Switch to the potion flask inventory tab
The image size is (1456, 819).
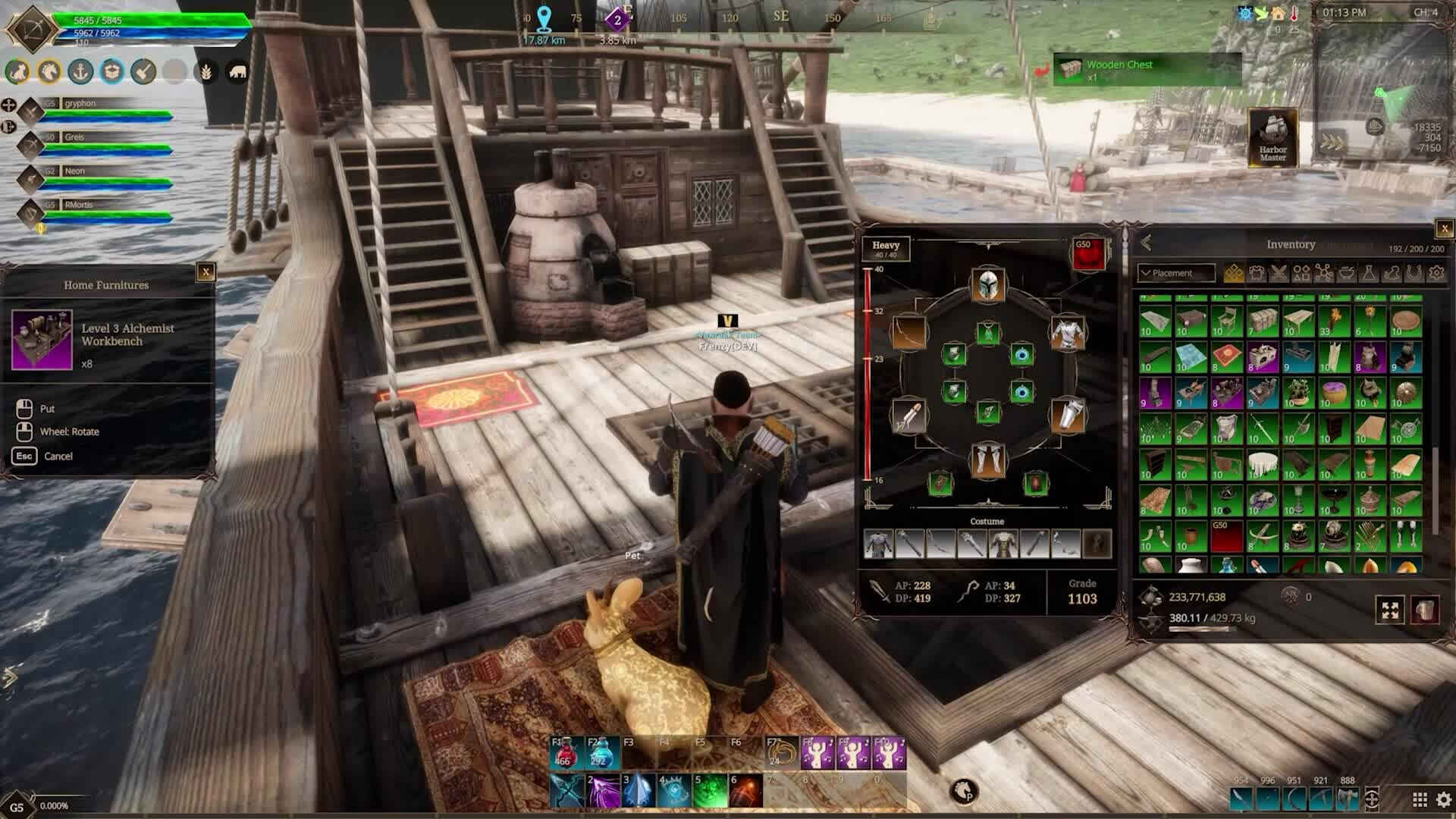click(x=1369, y=273)
